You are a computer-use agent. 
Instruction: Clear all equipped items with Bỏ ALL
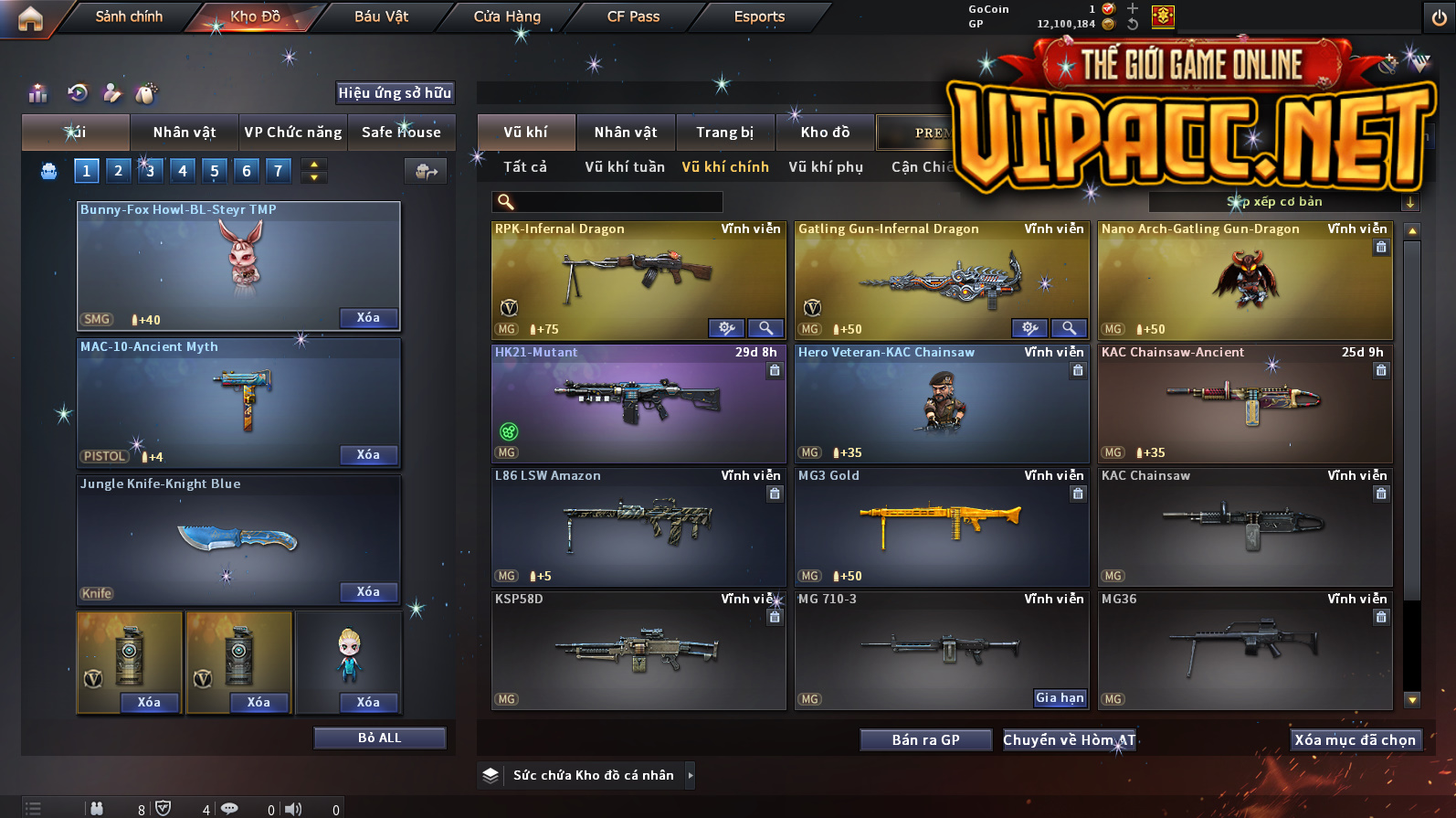tap(379, 738)
